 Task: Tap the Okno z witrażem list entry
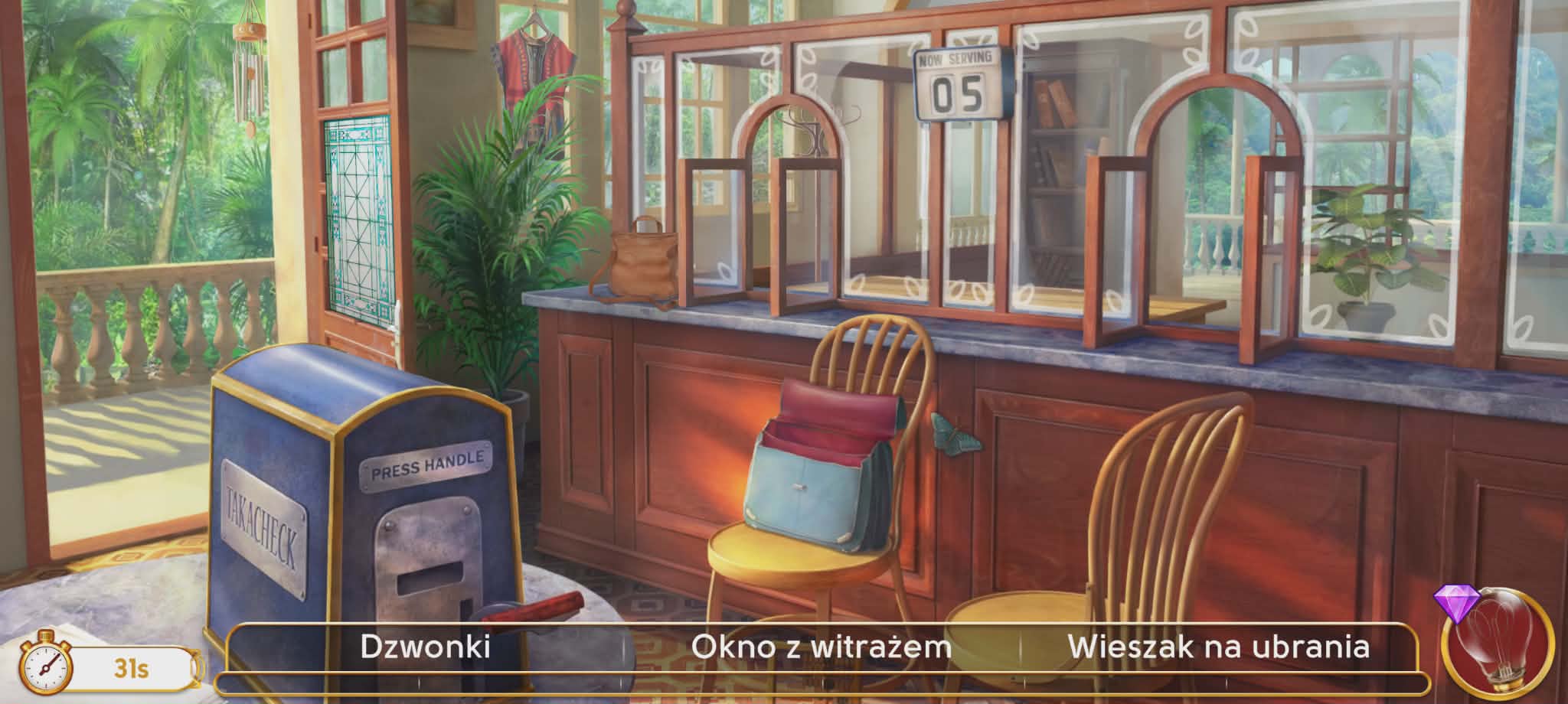(821, 647)
